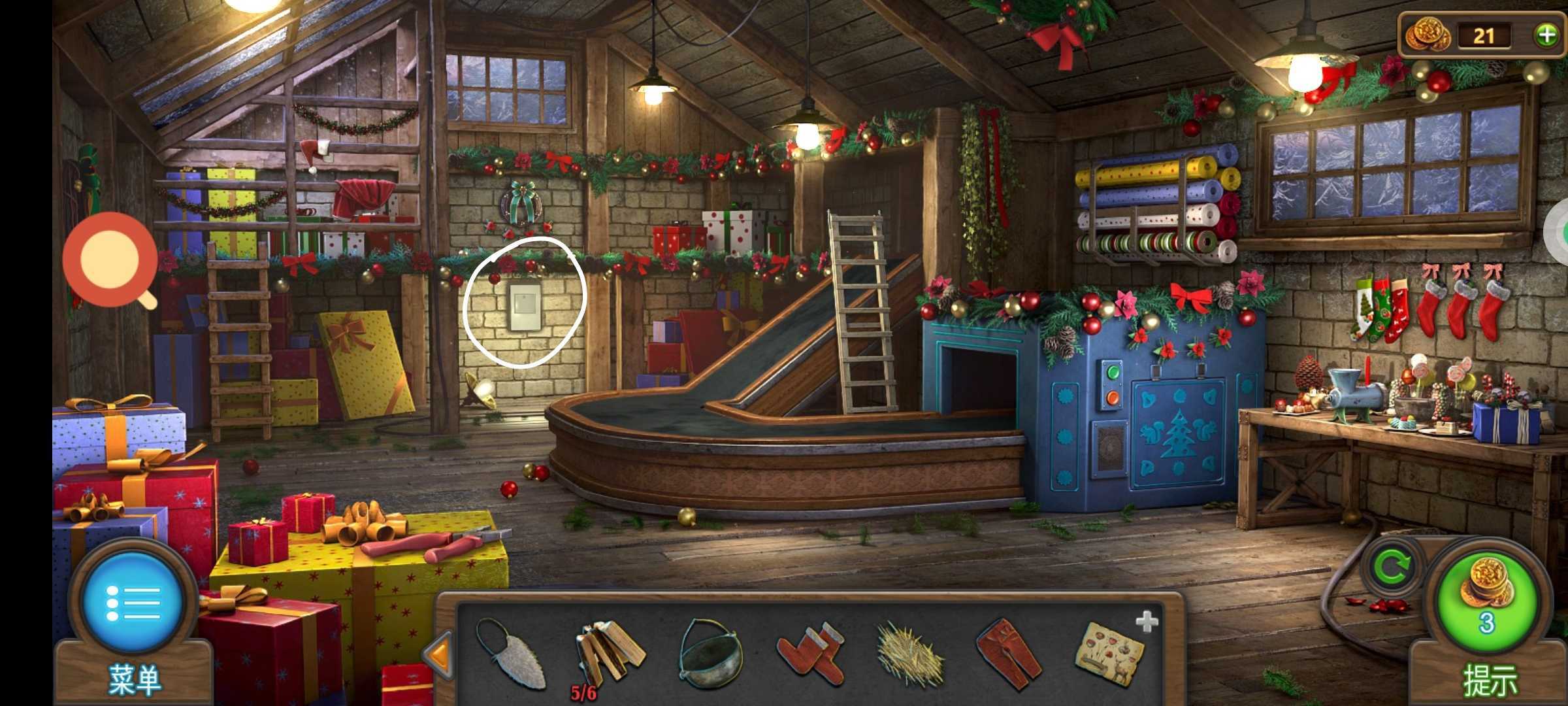The width and height of the screenshot is (1568, 706).
Task: Select the feather pouch inventory item
Action: point(510,654)
